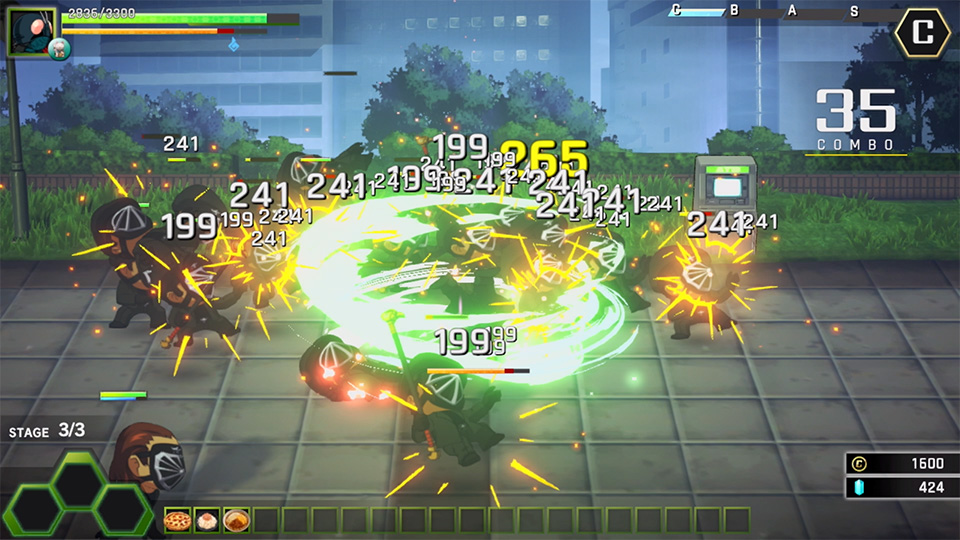Click the gold coin currency icon
The height and width of the screenshot is (540, 960).
[858, 463]
